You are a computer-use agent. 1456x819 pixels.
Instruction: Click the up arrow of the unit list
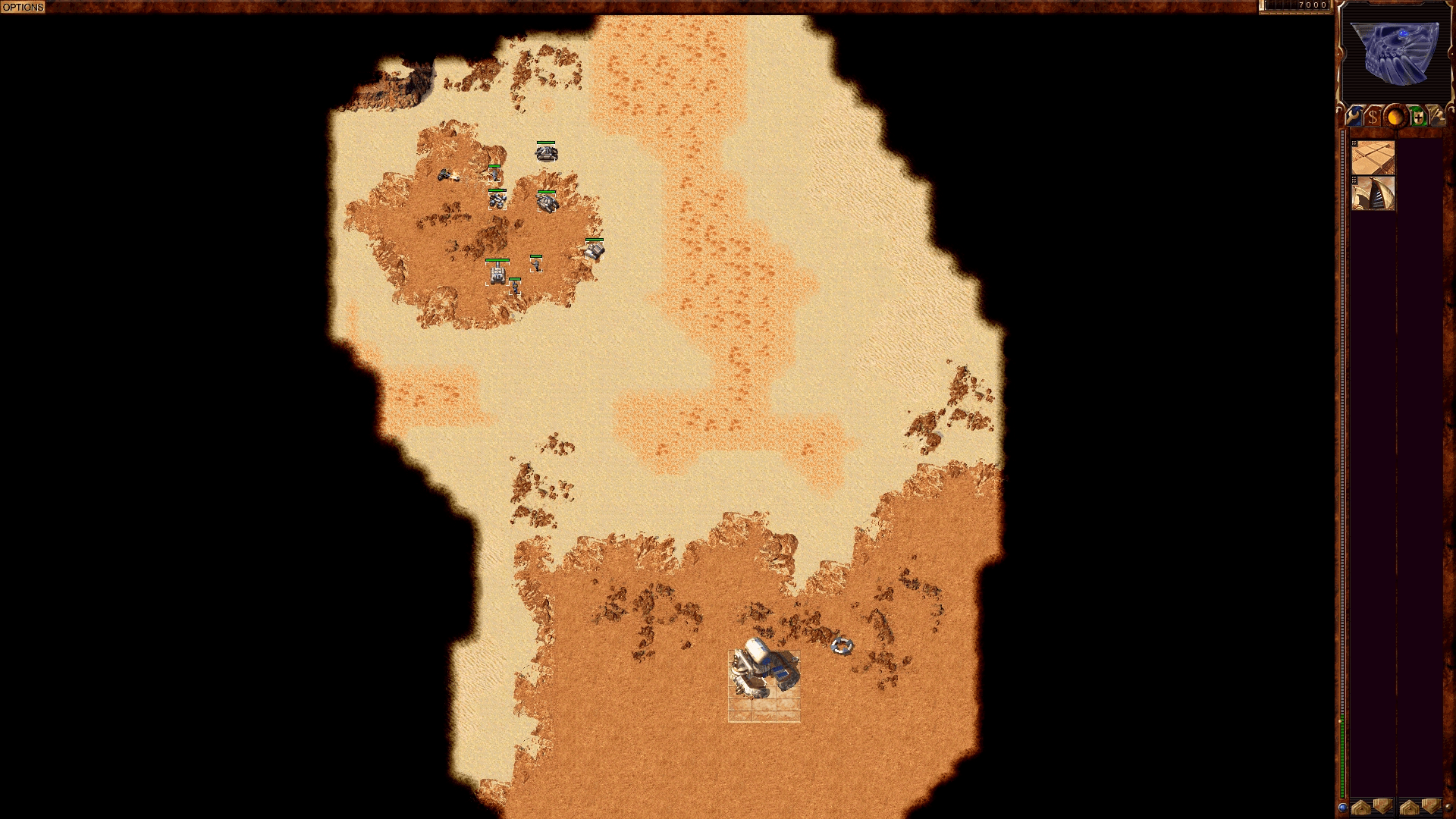tap(1409, 808)
